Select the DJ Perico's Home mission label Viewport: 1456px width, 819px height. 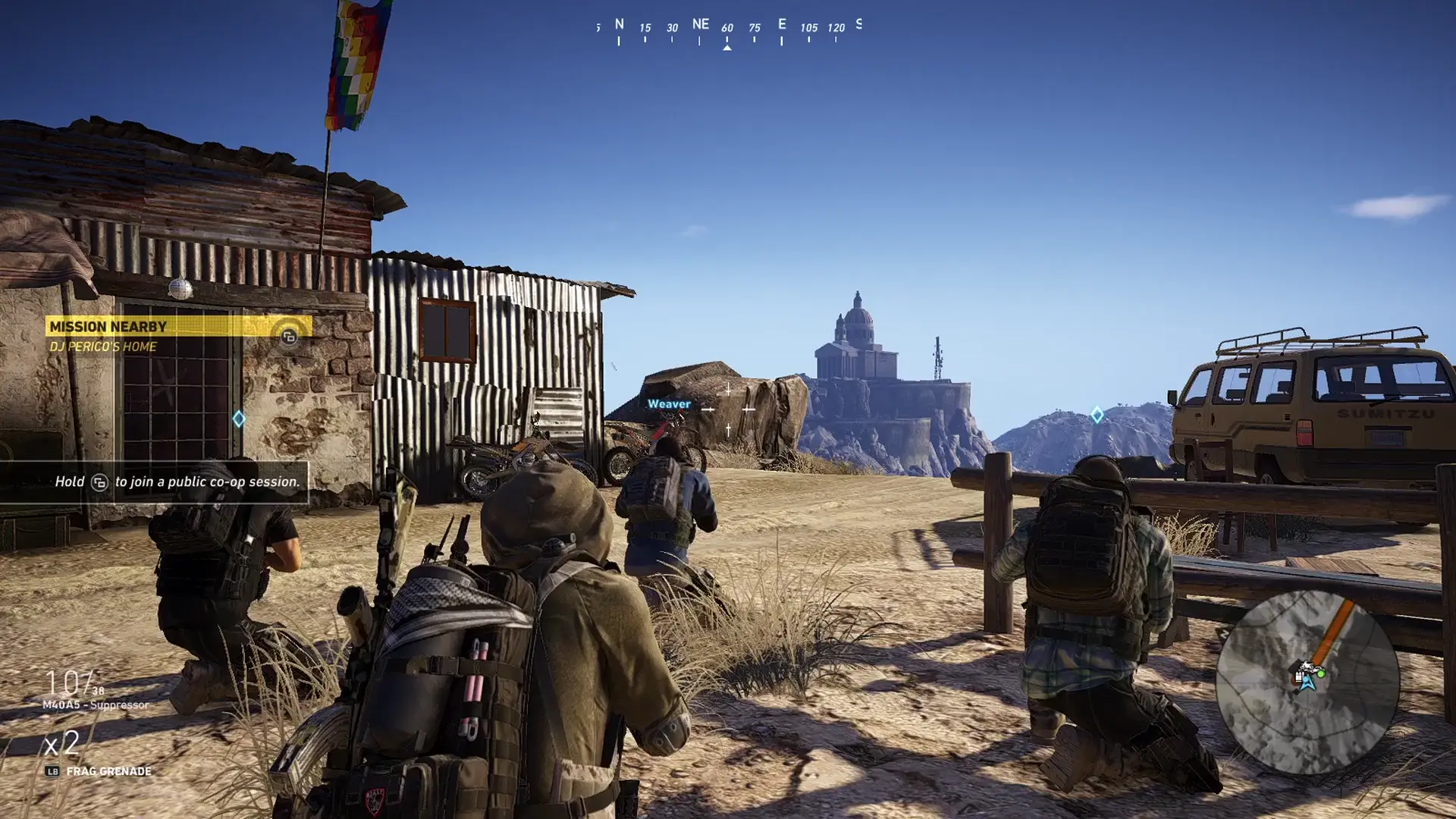pyautogui.click(x=103, y=346)
